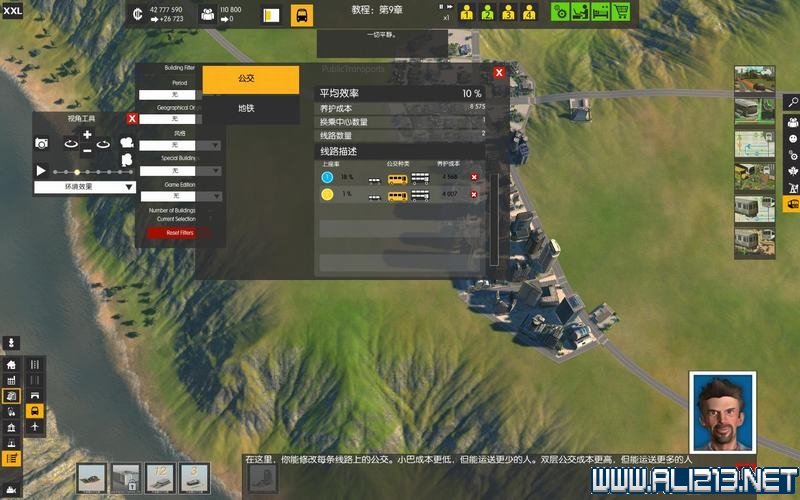Select yellow worker class 1 icon
800x500 pixels.
click(x=467, y=14)
